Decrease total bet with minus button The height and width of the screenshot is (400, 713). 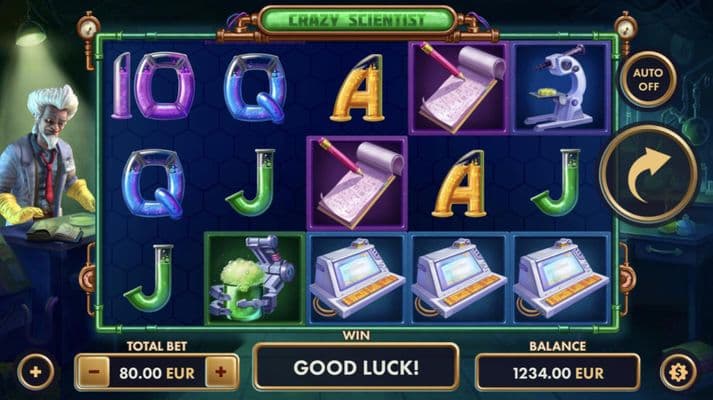point(92,372)
